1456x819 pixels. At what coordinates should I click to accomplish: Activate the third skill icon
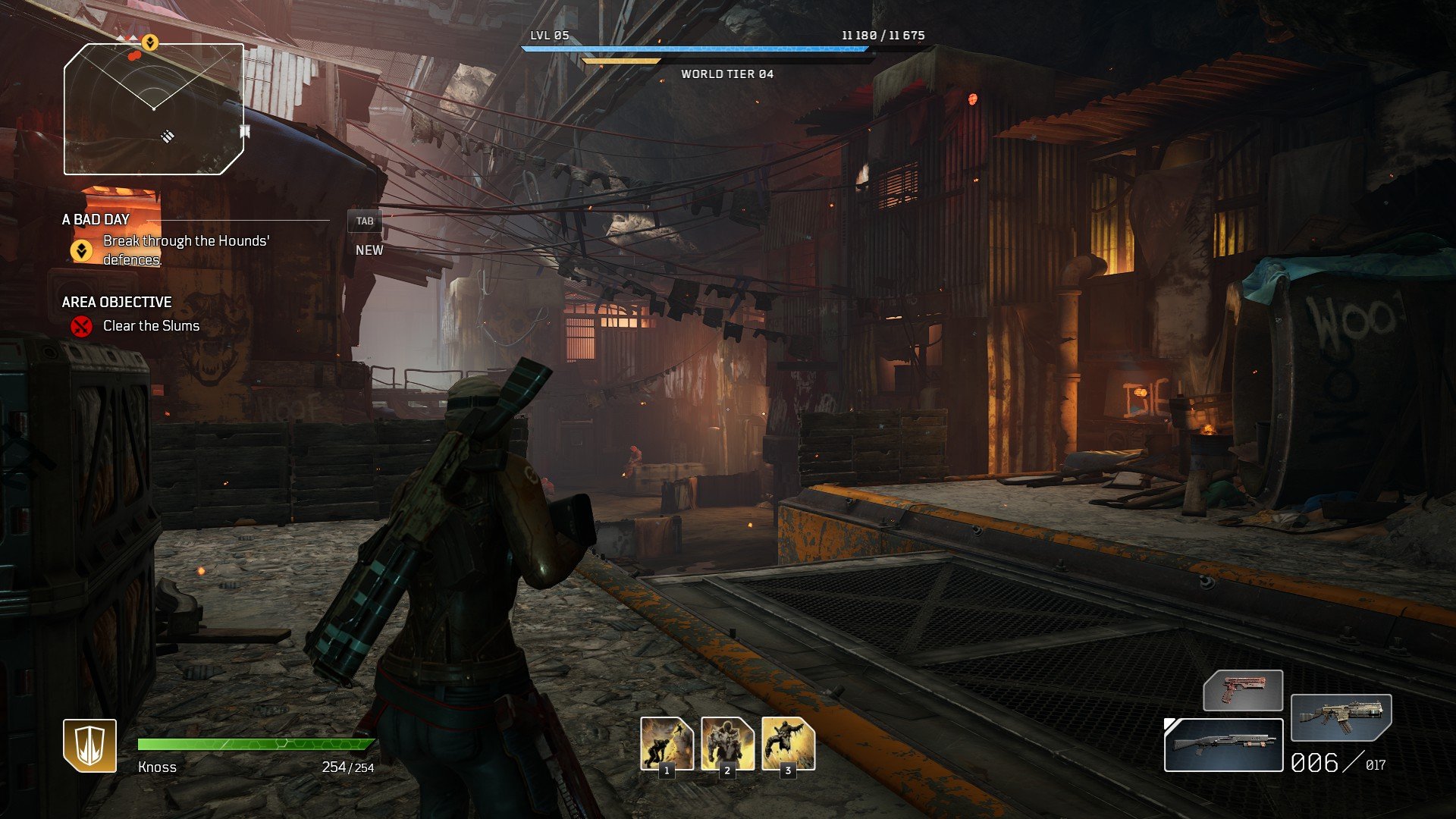point(788,744)
